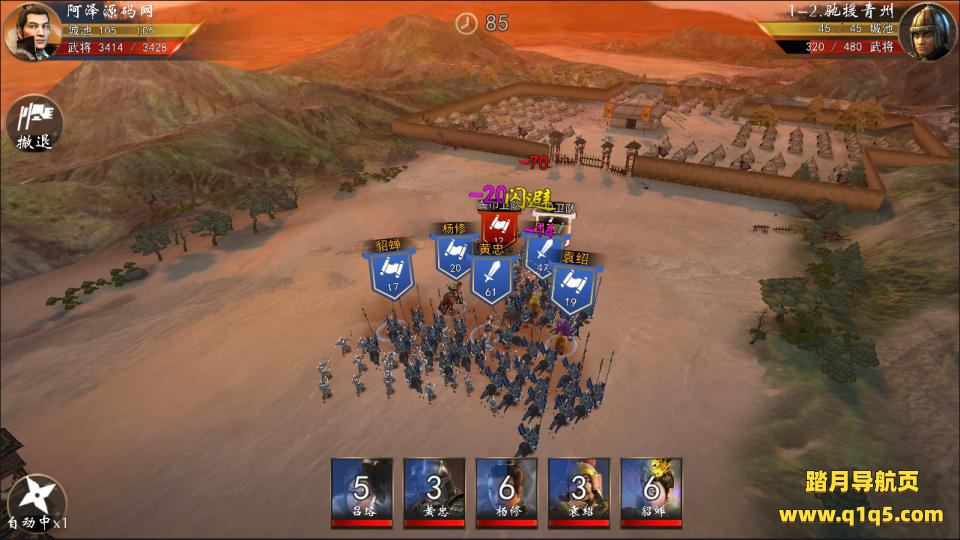Click the 撤退 retreat button
The image size is (960, 540).
pyautogui.click(x=34, y=125)
